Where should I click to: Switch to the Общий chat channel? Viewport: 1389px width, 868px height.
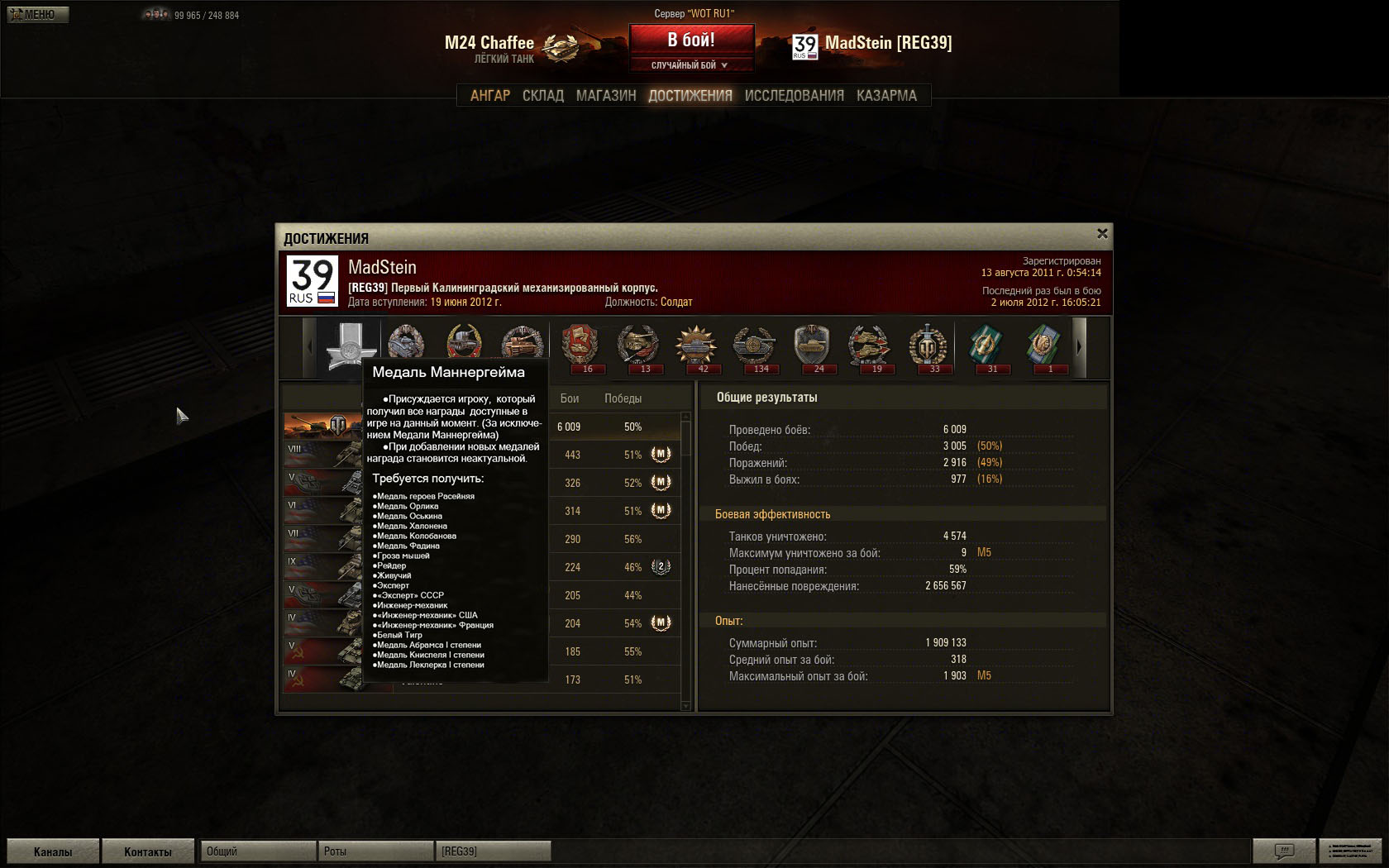click(x=258, y=851)
